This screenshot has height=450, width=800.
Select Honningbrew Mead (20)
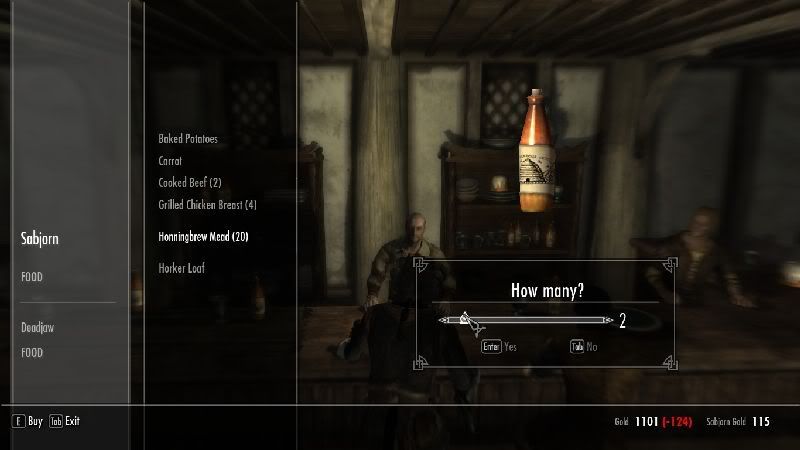click(x=202, y=237)
